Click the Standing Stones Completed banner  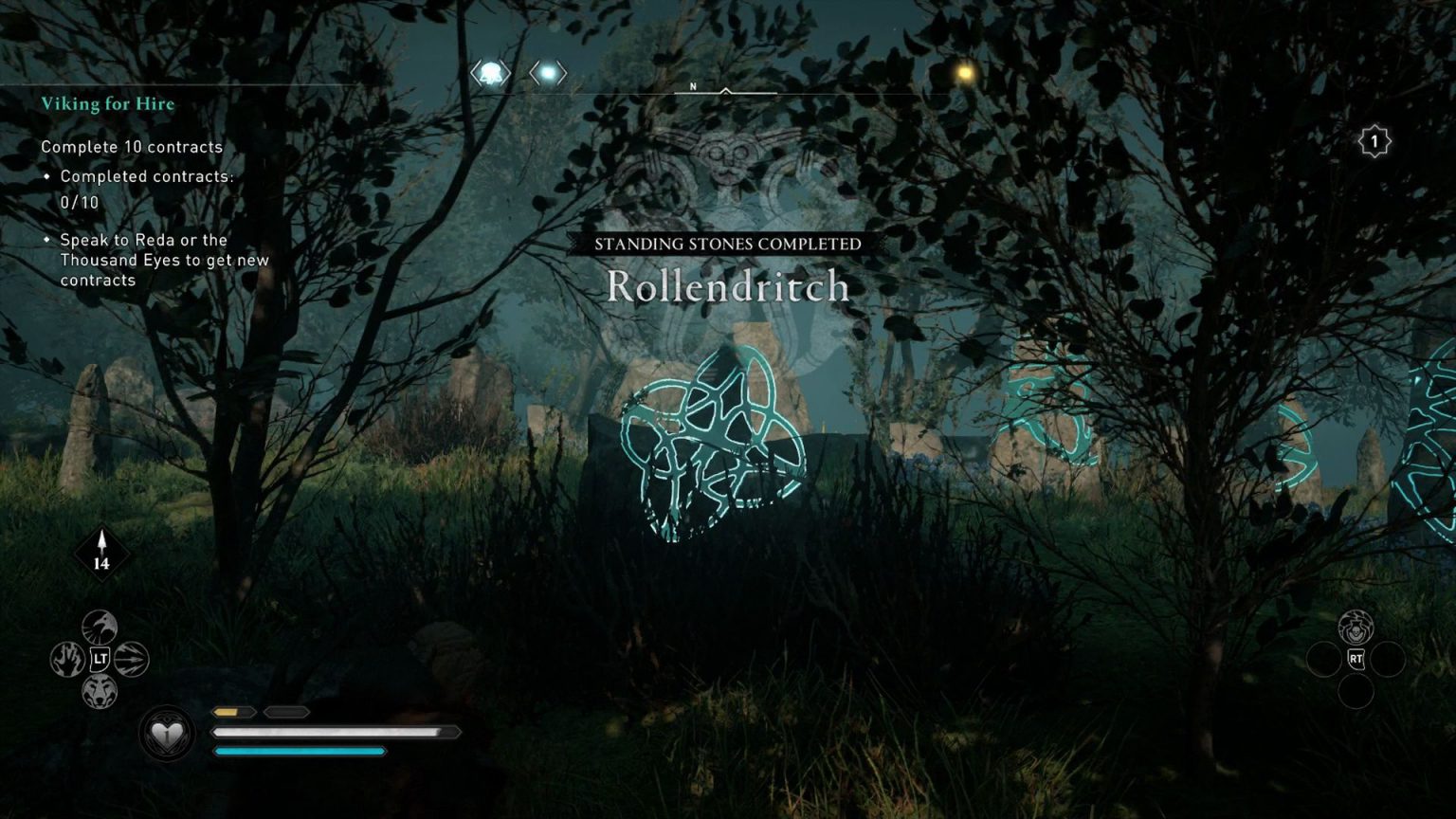tap(727, 243)
